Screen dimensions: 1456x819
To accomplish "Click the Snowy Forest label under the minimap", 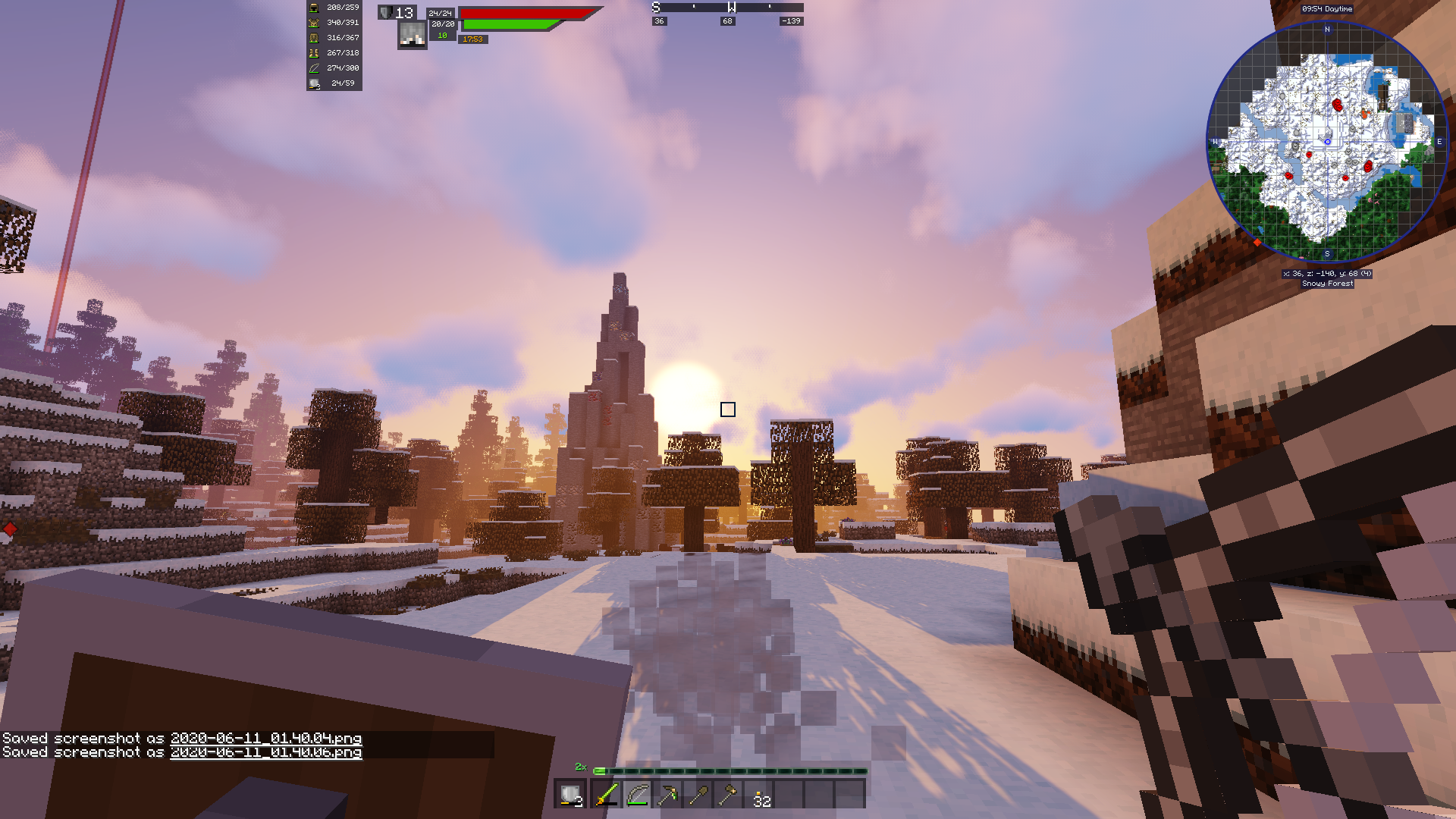I will point(1328,283).
